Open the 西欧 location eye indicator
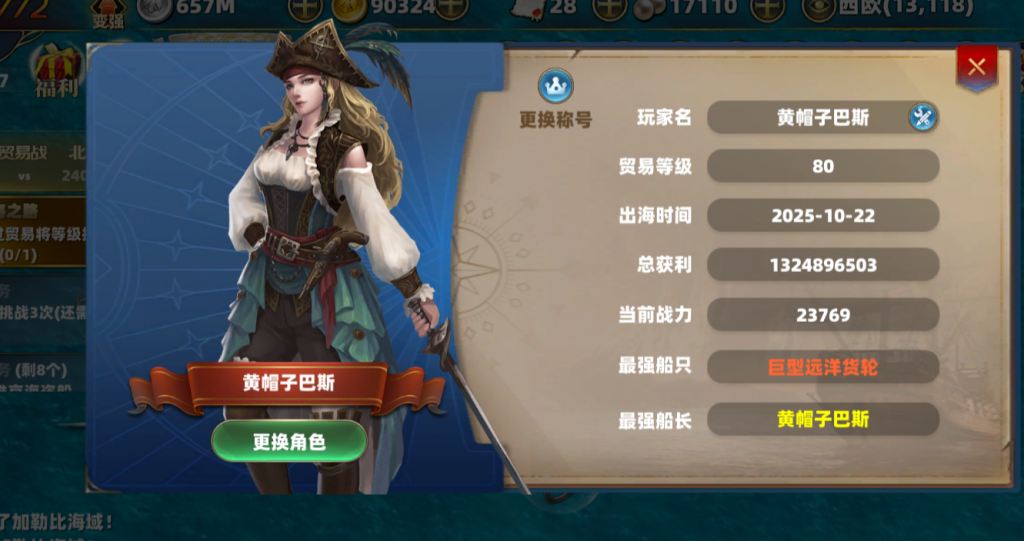The width and height of the screenshot is (1024, 541). point(819,8)
